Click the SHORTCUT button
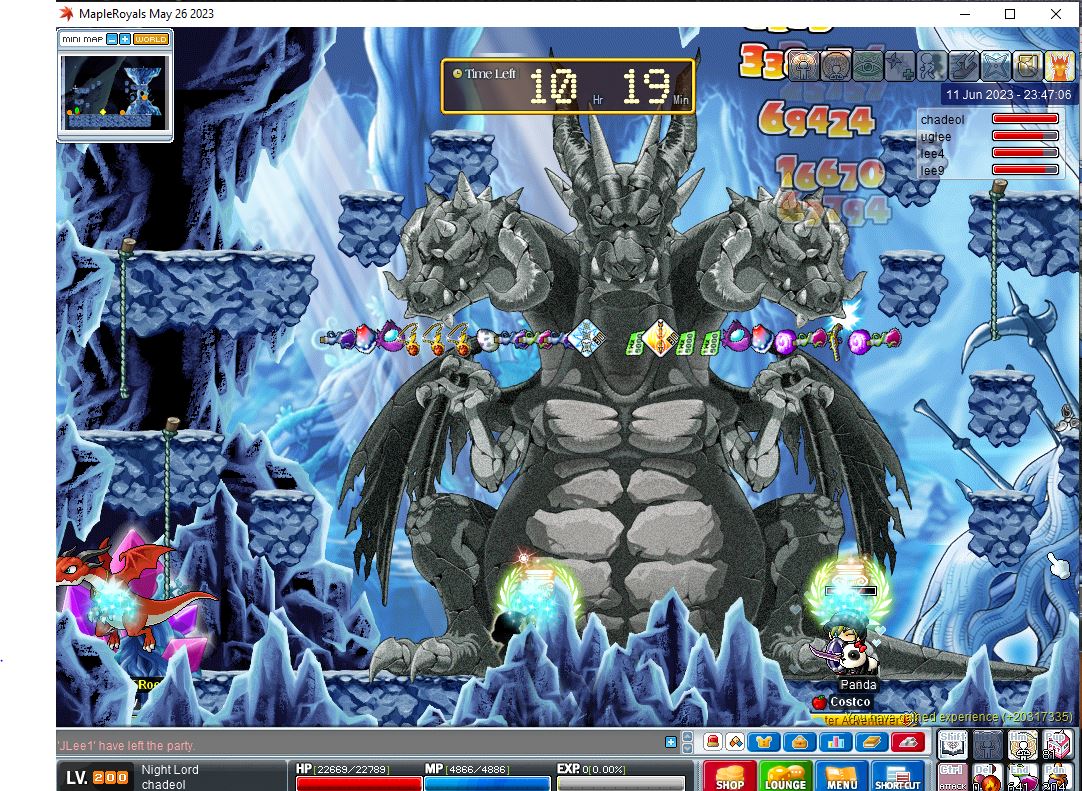Image resolution: width=1082 pixels, height=791 pixels. pos(897,776)
